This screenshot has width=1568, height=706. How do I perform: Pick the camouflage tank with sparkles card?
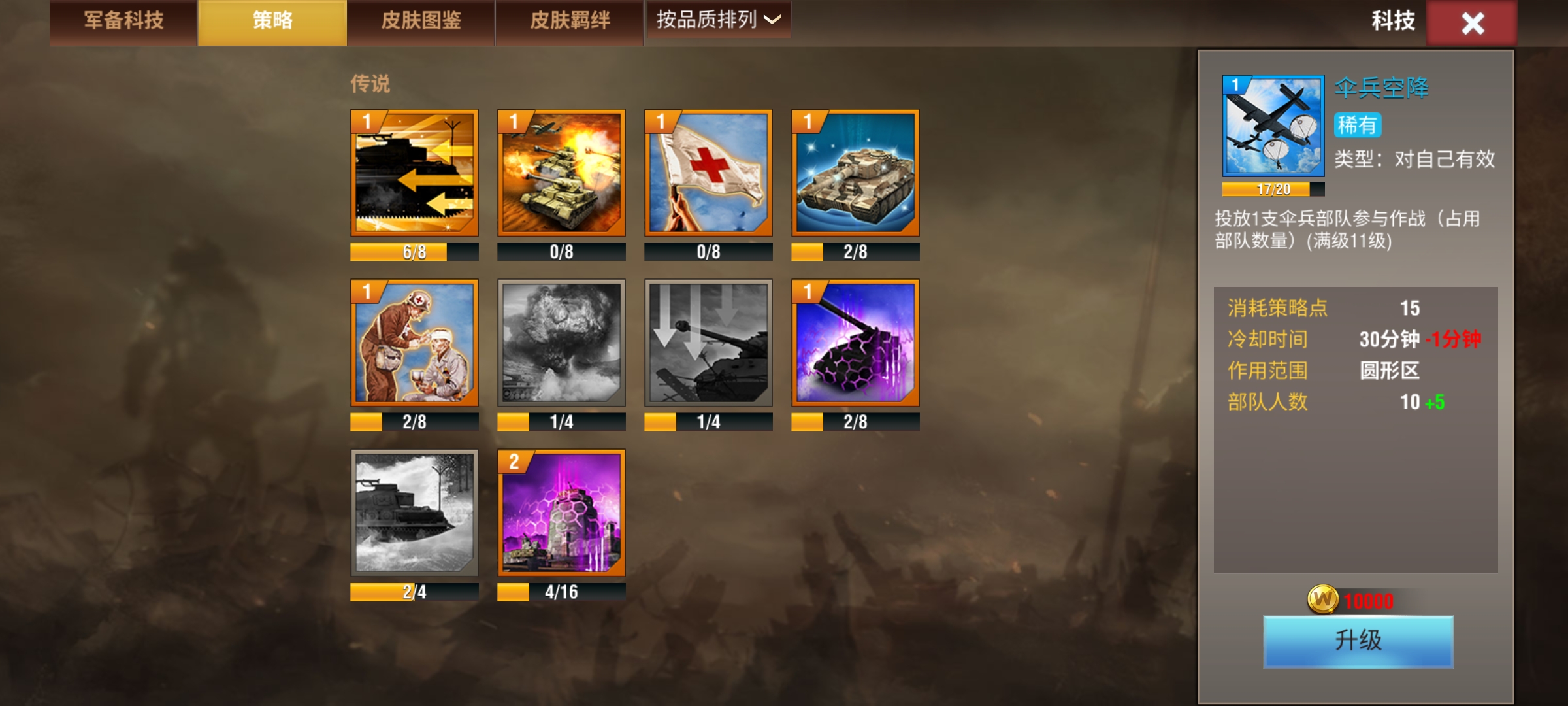pyautogui.click(x=855, y=173)
